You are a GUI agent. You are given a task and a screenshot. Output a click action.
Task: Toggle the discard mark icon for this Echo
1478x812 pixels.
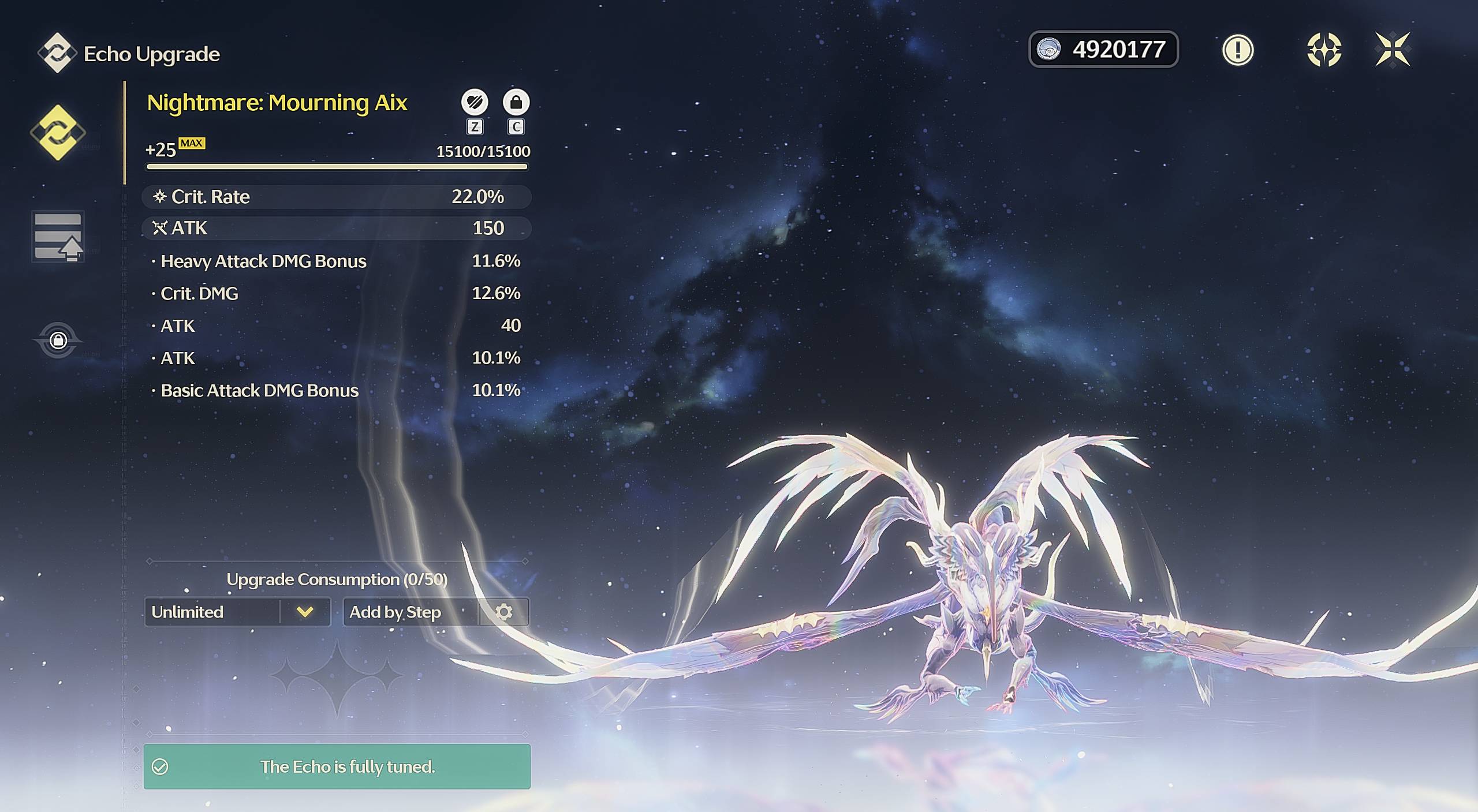pos(475,103)
